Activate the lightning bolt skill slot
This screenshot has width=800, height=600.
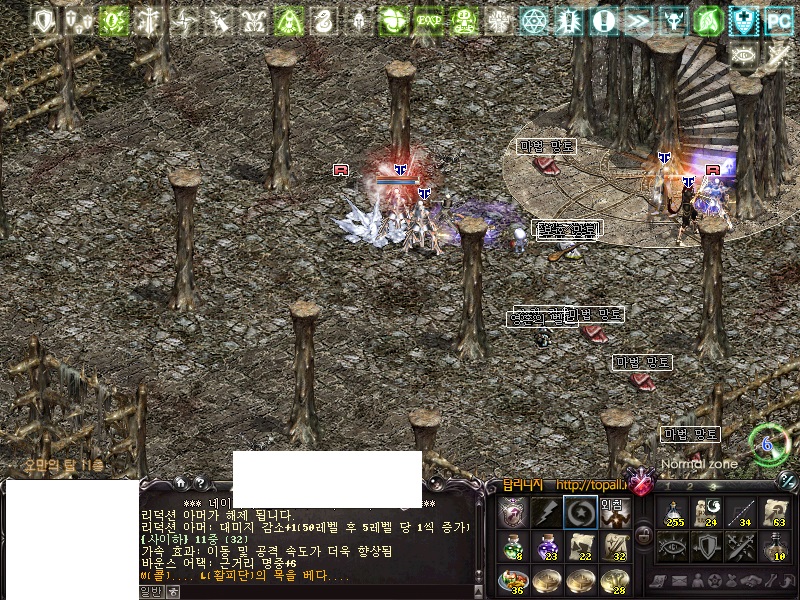click(x=546, y=512)
